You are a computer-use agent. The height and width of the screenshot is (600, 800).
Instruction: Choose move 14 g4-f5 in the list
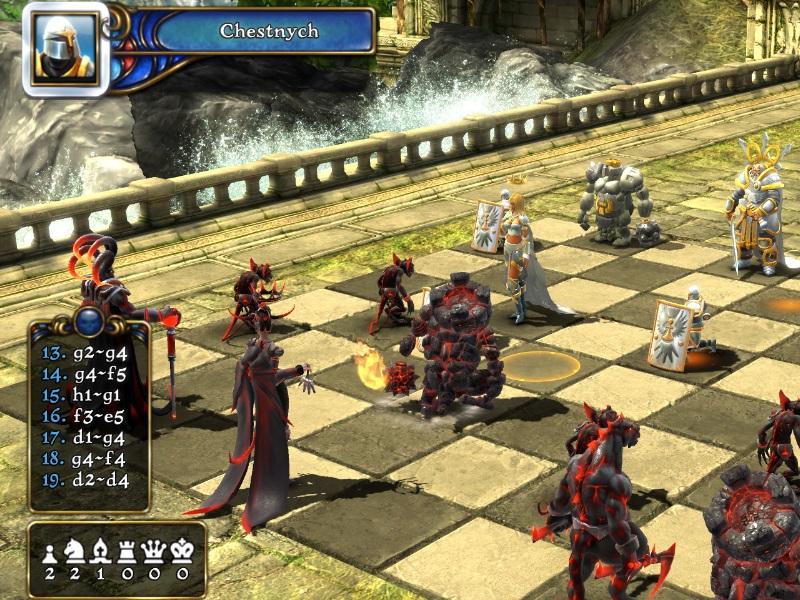pyautogui.click(x=85, y=374)
